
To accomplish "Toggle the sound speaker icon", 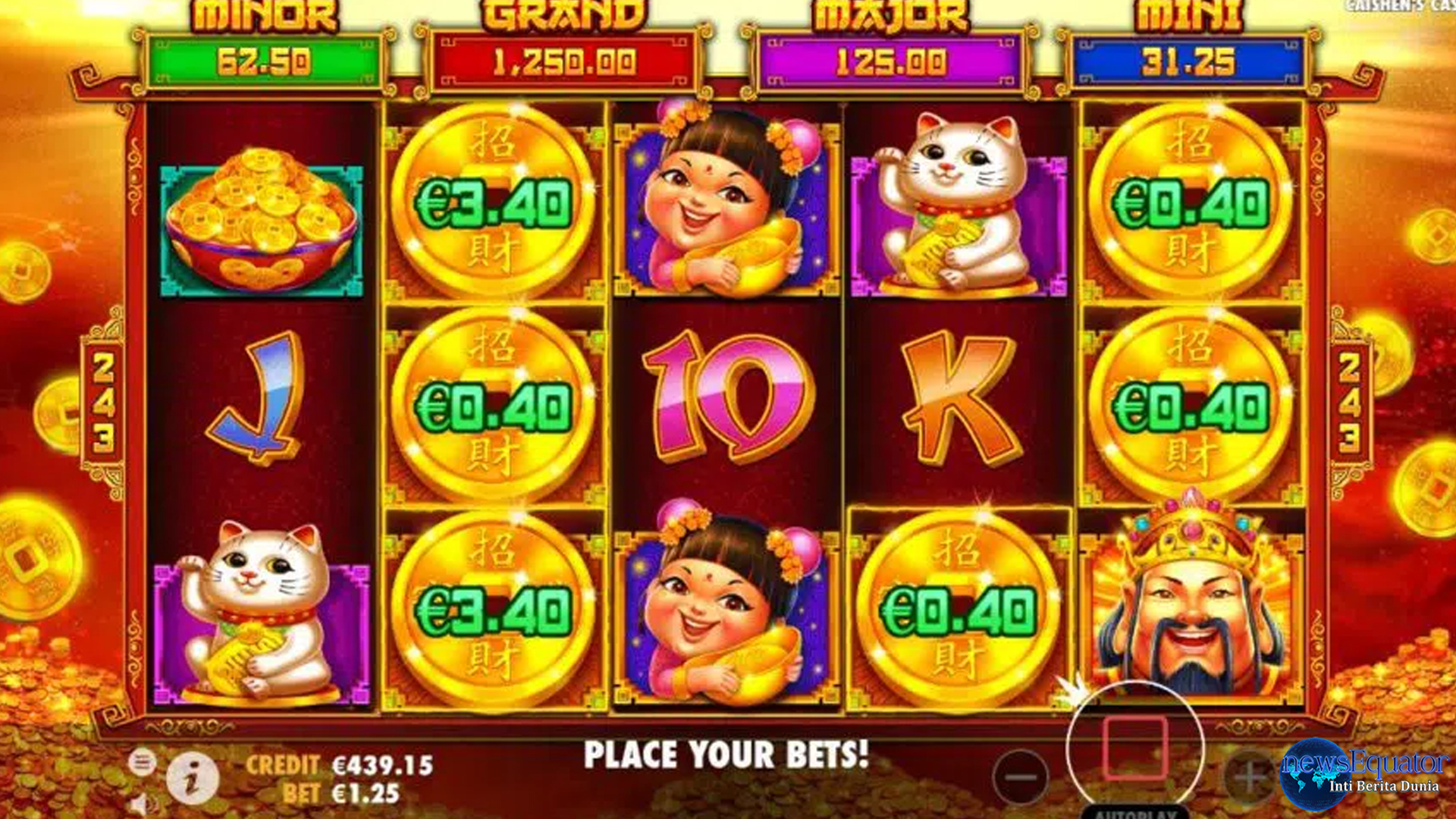I will point(143,805).
